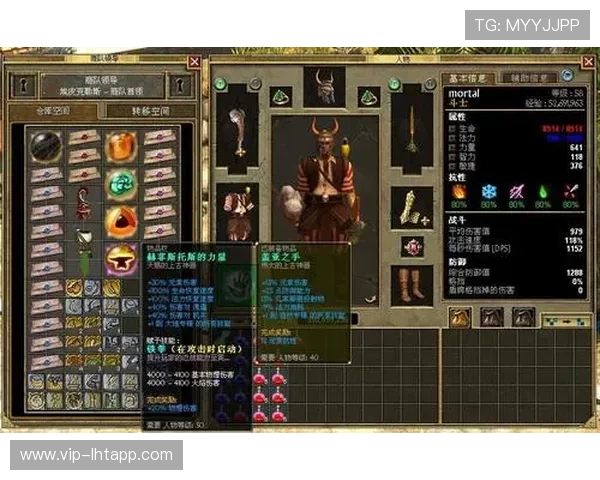Screen dimensions: 600x480
Task: Open the 转移空间 transfer tab
Action: click(150, 112)
